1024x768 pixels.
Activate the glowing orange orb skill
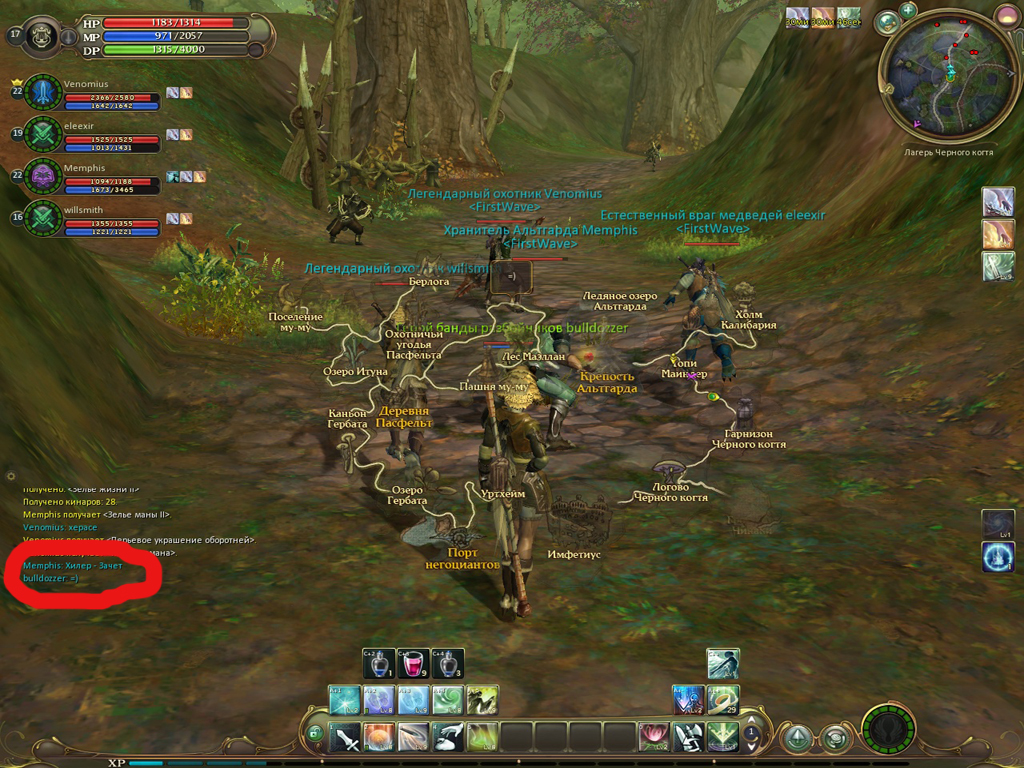click(x=379, y=738)
